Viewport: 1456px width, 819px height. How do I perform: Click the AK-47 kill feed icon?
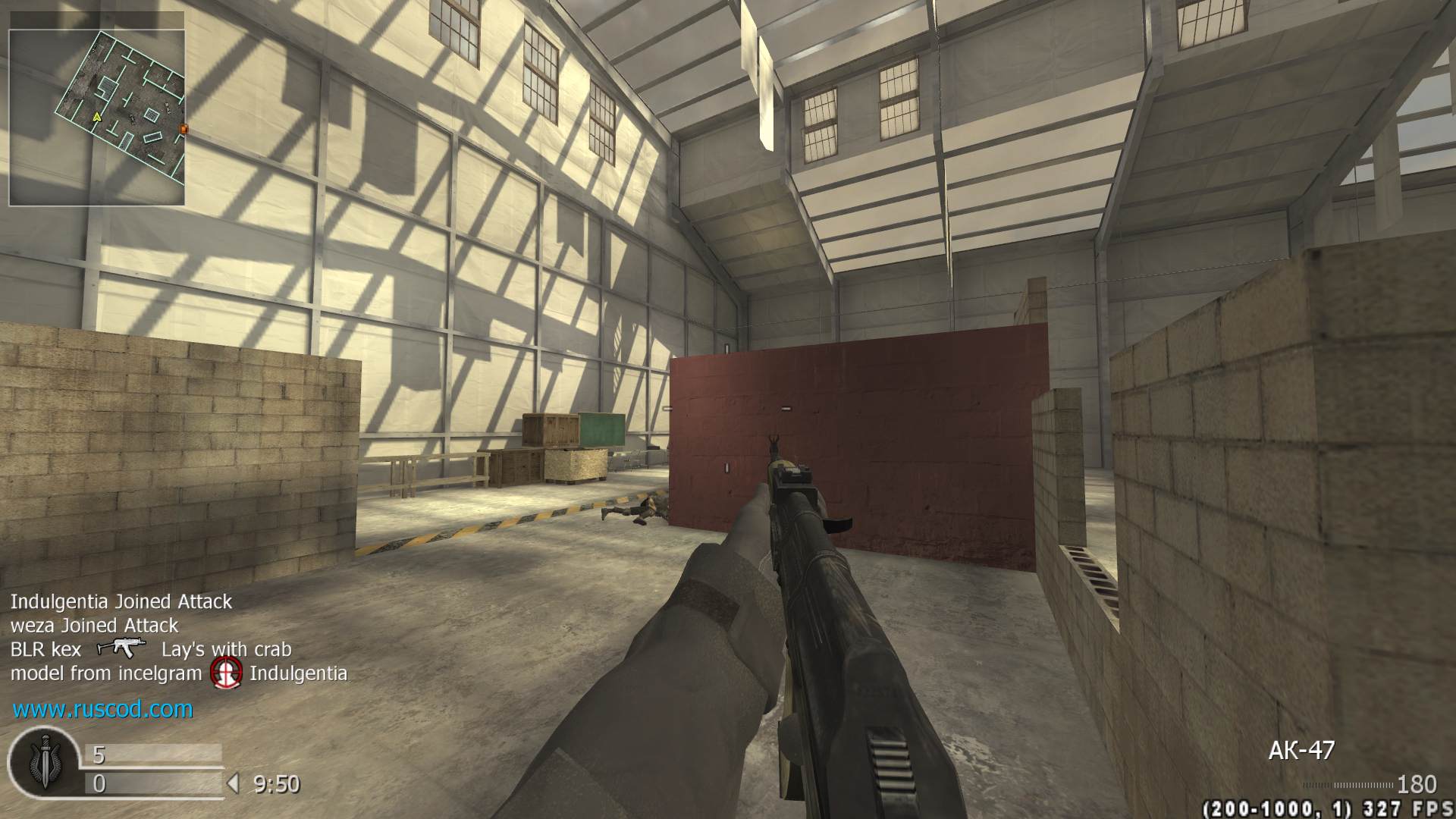click(121, 648)
